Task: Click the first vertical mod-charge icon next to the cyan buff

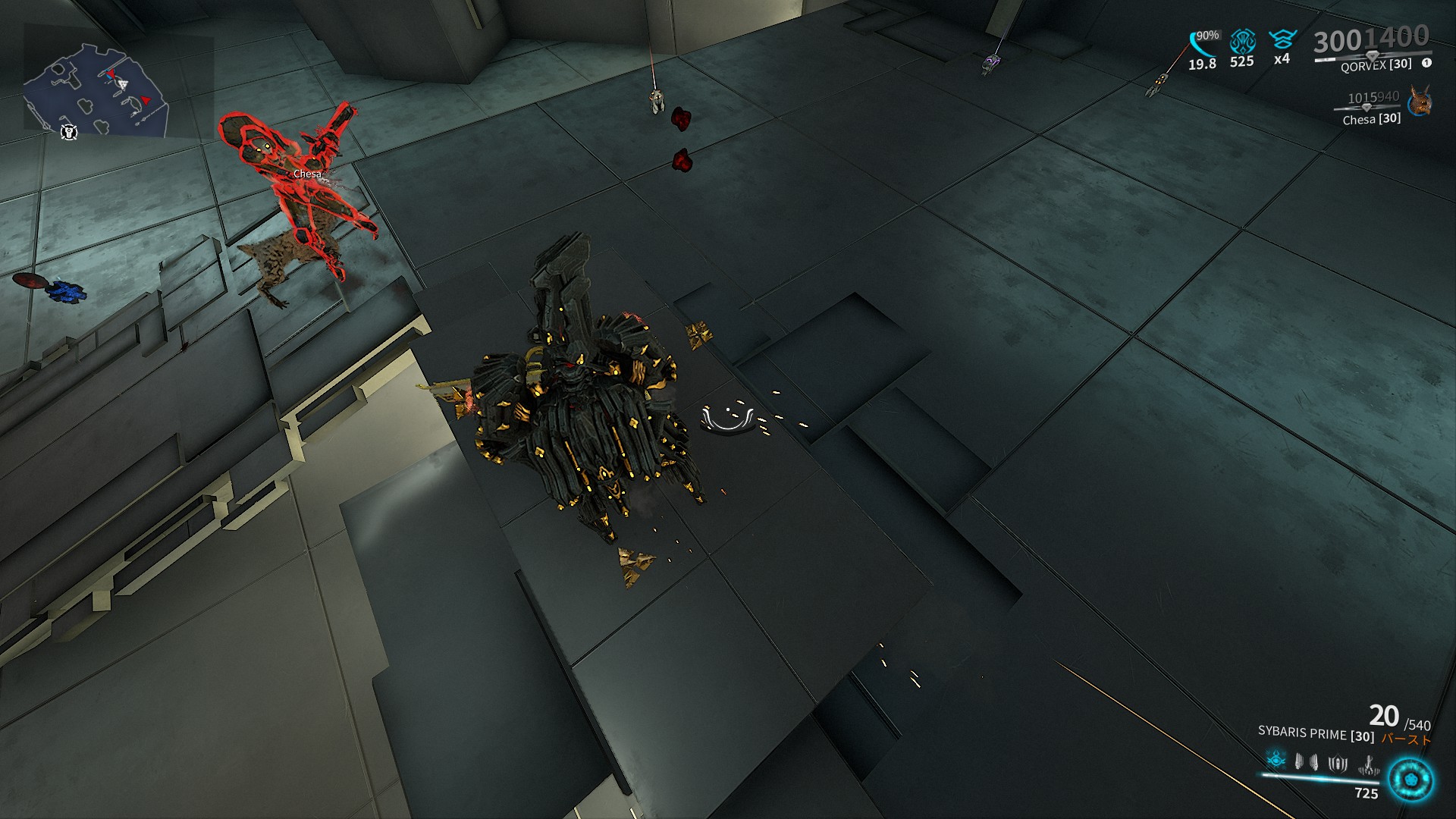Action: point(1298,762)
